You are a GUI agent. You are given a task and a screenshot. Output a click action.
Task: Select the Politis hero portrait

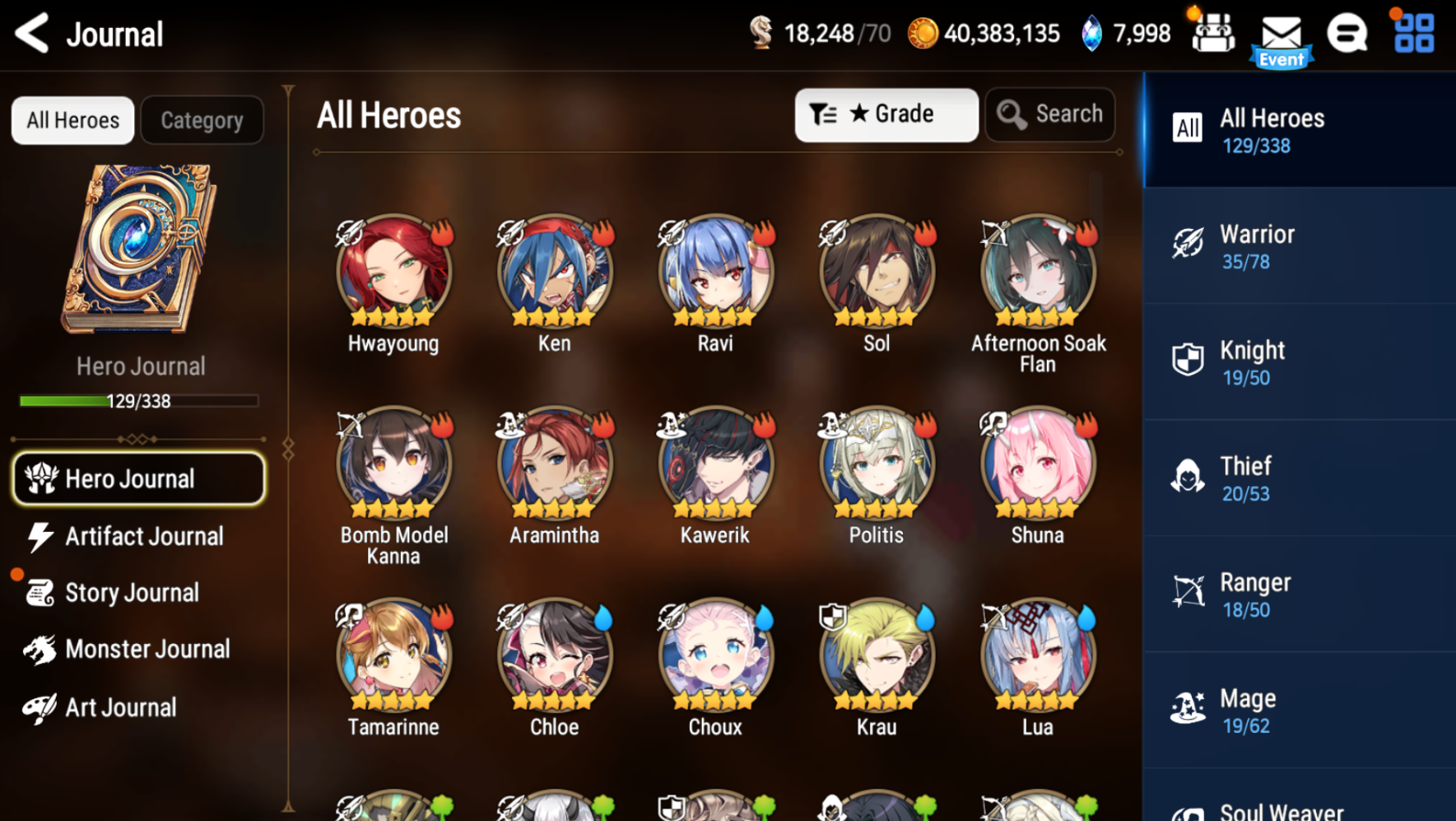tap(877, 464)
